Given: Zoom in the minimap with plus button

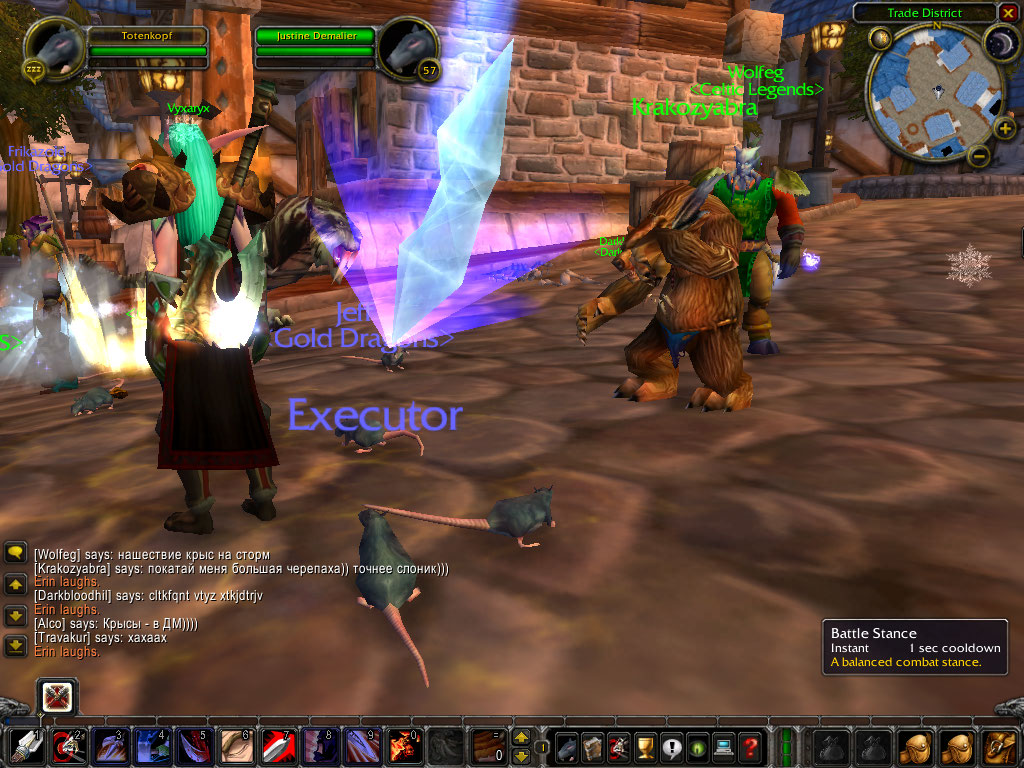Looking at the screenshot, I should click(x=1005, y=128).
